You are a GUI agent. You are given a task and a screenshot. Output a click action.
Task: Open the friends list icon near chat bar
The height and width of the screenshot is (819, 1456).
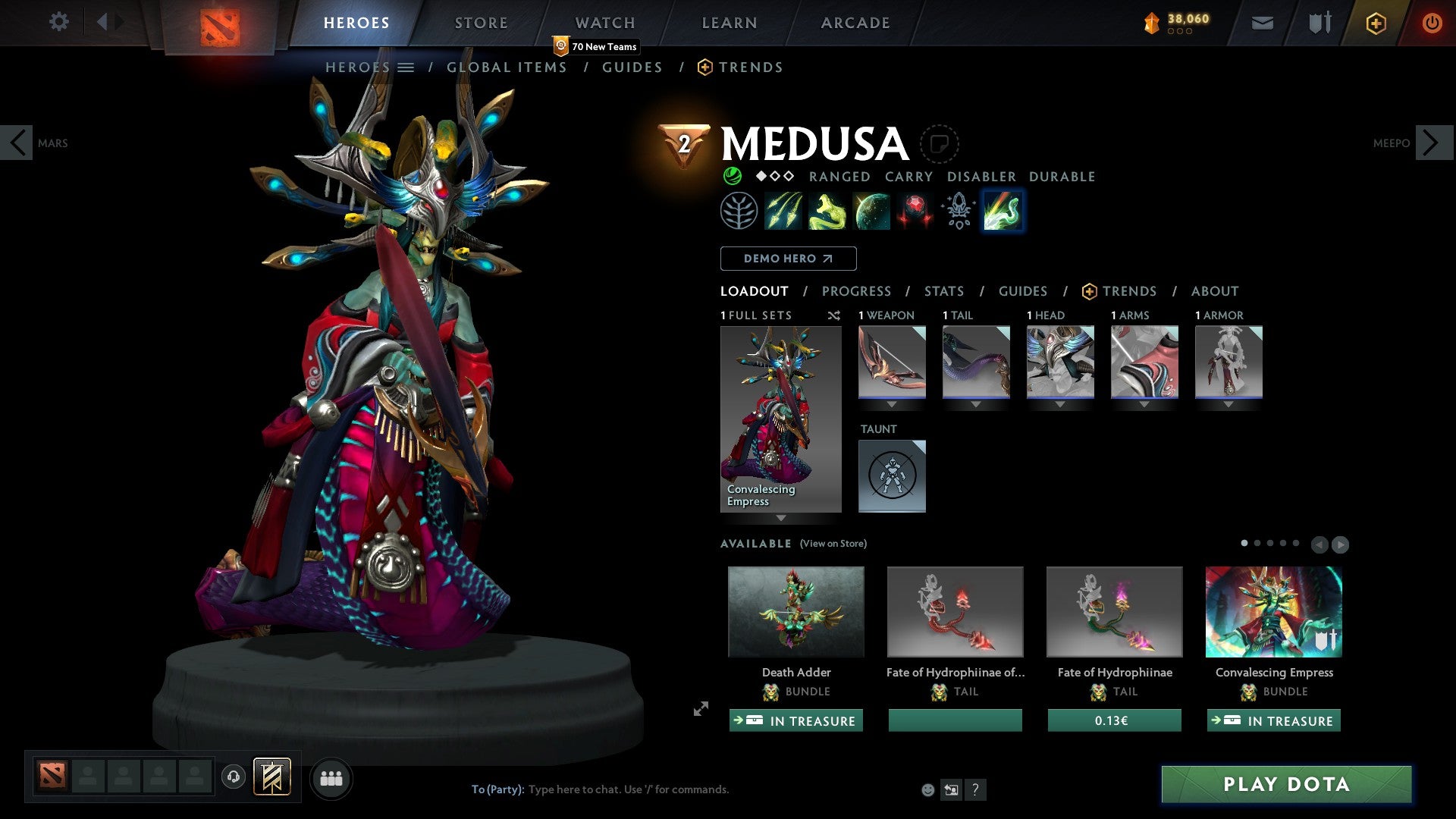coord(331,777)
